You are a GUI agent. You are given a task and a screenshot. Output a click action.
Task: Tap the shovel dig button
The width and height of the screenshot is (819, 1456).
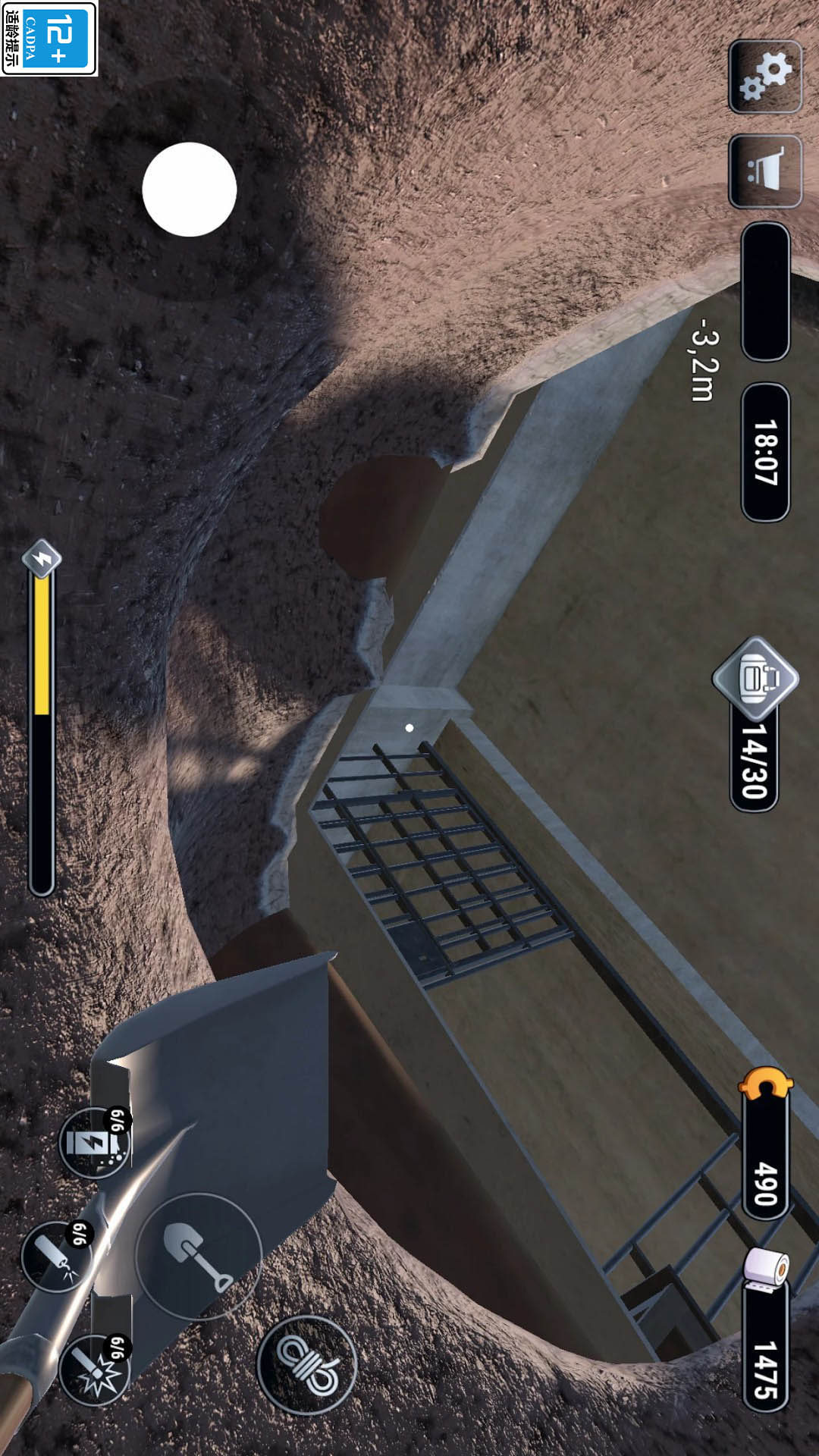(199, 1255)
